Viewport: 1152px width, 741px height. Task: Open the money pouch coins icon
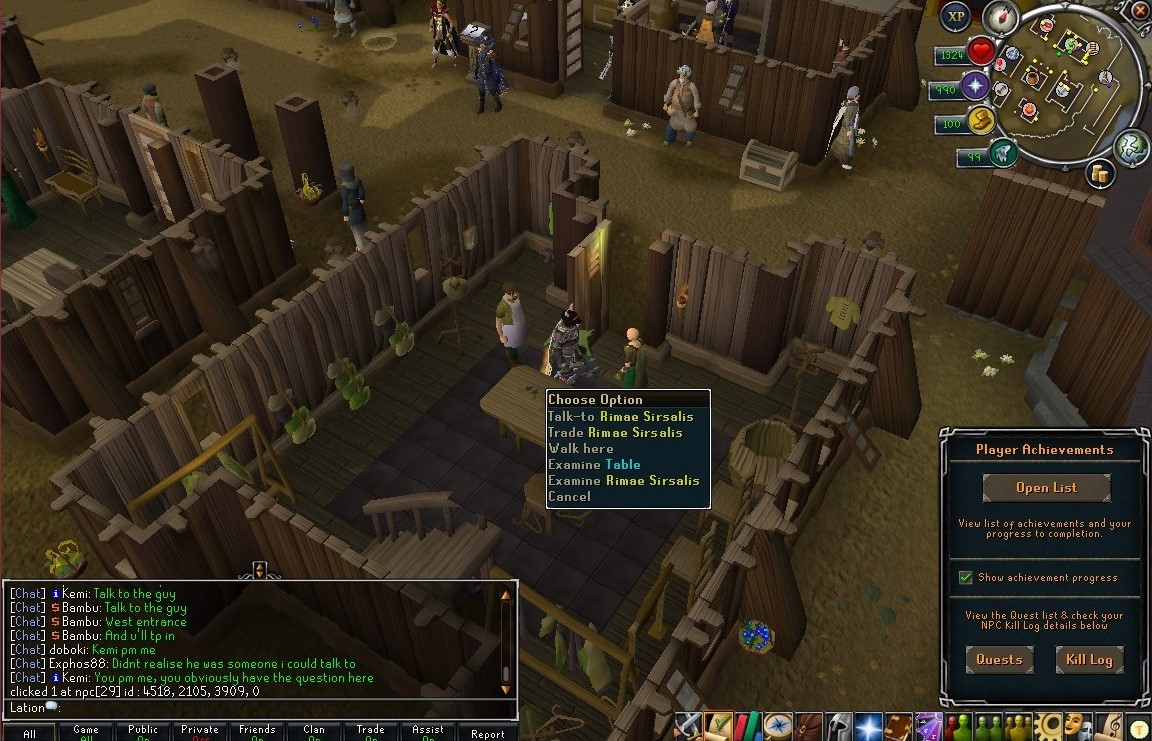[x=1101, y=174]
